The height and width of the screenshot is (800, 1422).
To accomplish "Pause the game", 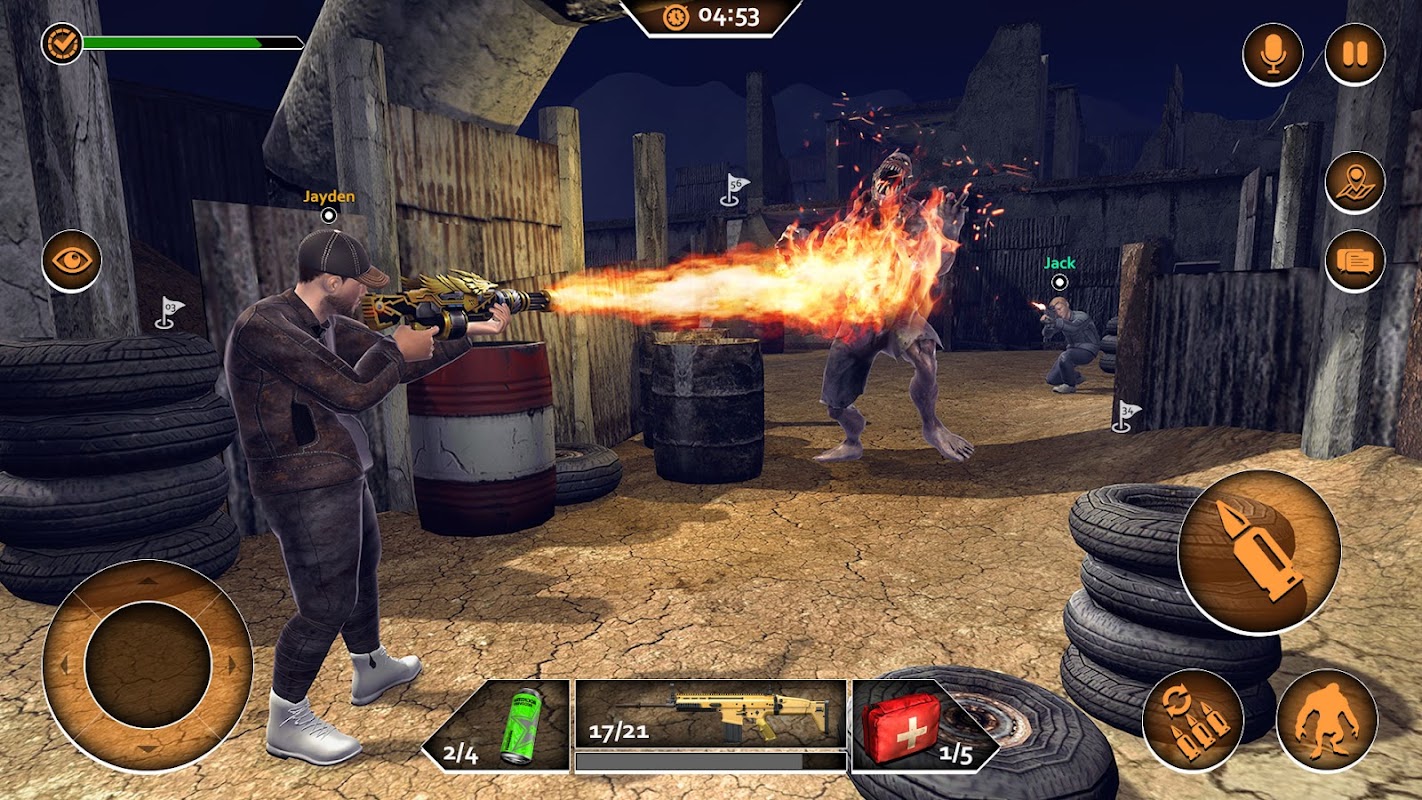I will (x=1355, y=54).
